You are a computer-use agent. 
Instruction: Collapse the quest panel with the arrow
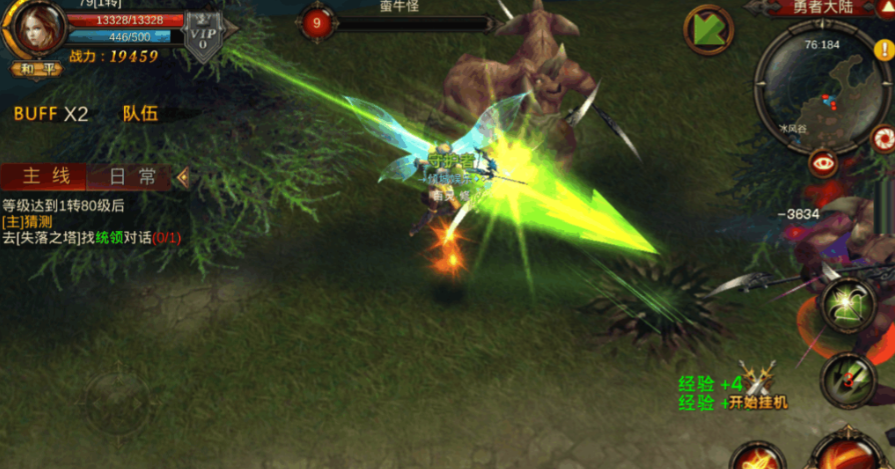tap(183, 177)
